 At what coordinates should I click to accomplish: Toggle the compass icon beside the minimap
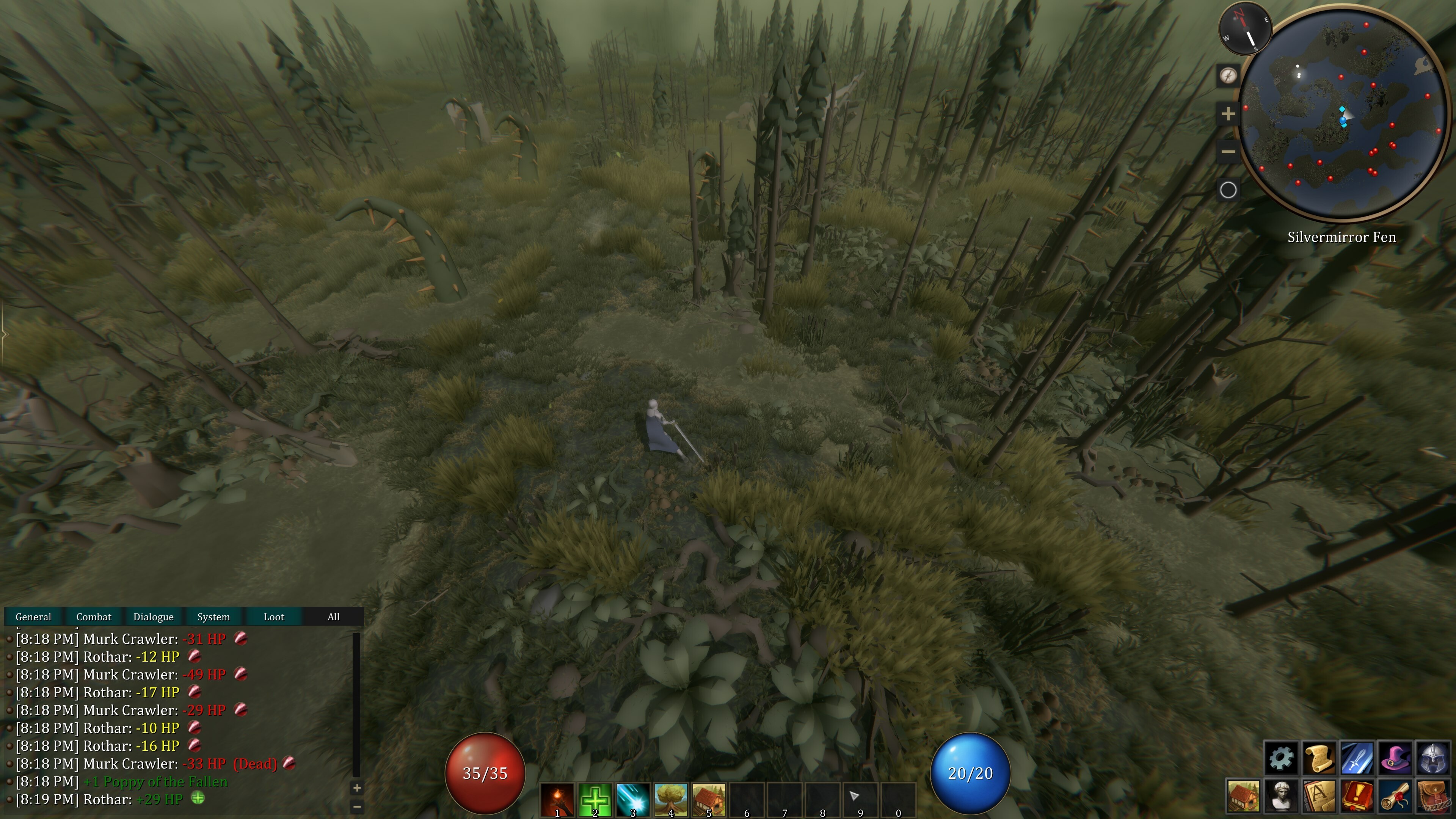click(1229, 76)
